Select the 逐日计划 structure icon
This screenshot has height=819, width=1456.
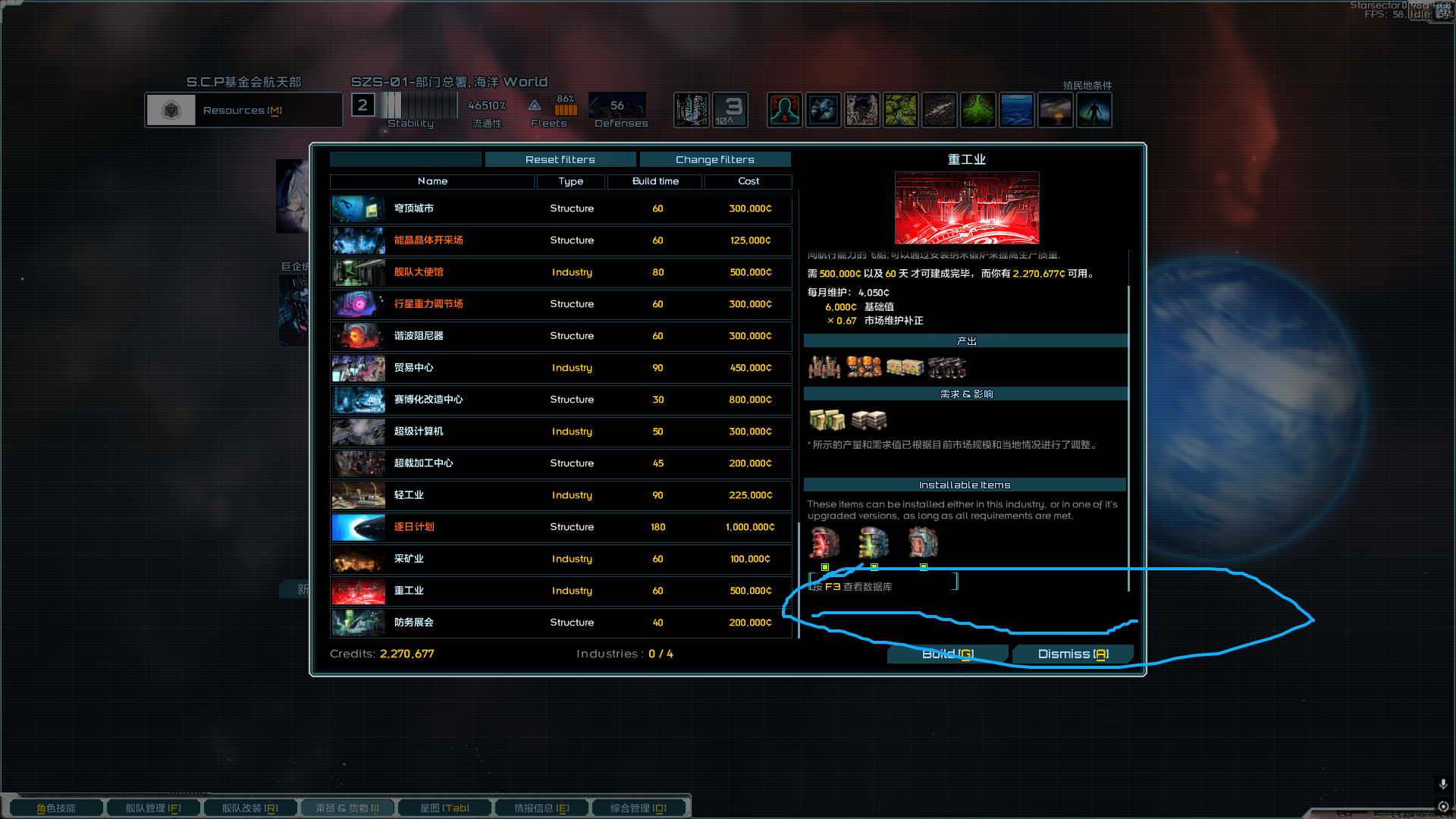pos(356,527)
